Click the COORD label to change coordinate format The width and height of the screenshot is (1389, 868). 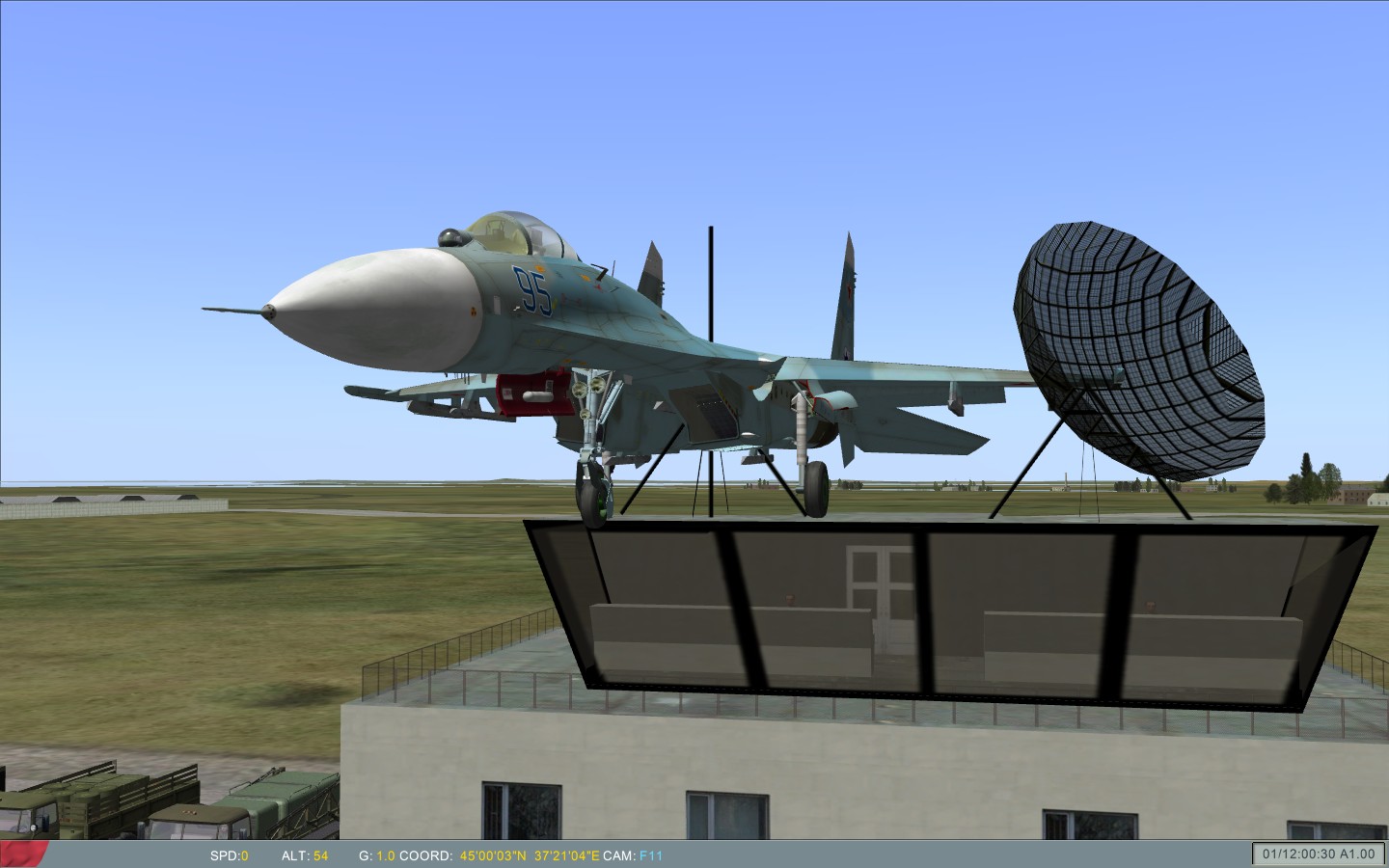(x=424, y=854)
